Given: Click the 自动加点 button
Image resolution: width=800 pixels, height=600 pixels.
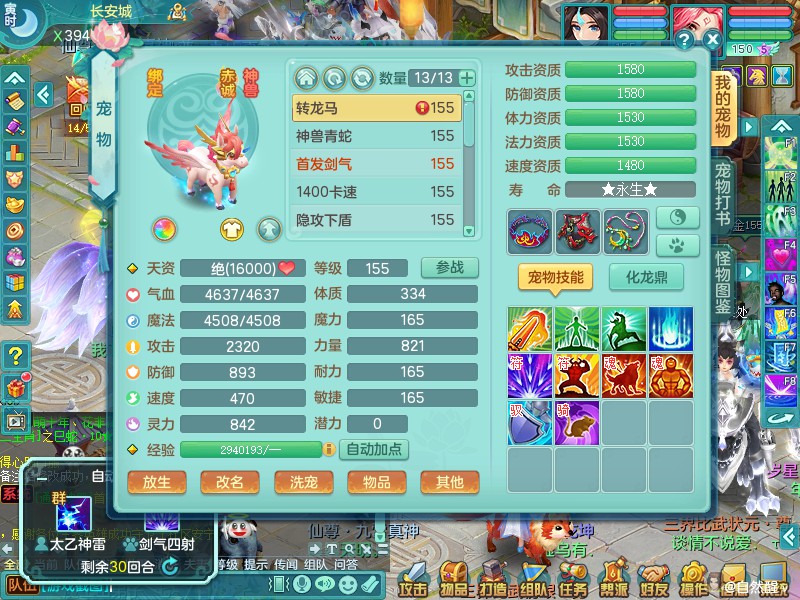Looking at the screenshot, I should pos(375,449).
